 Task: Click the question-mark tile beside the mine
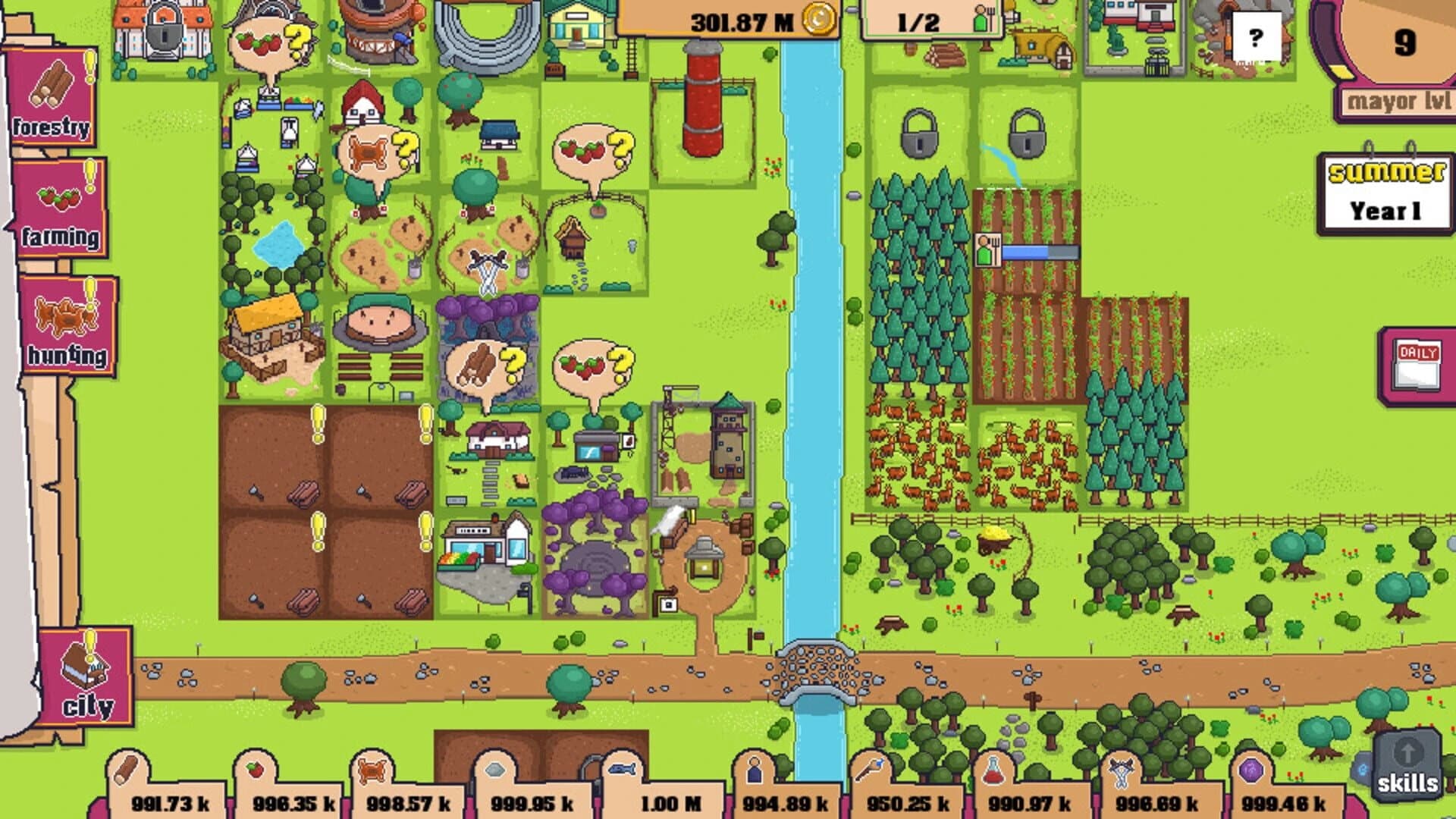click(x=1257, y=34)
